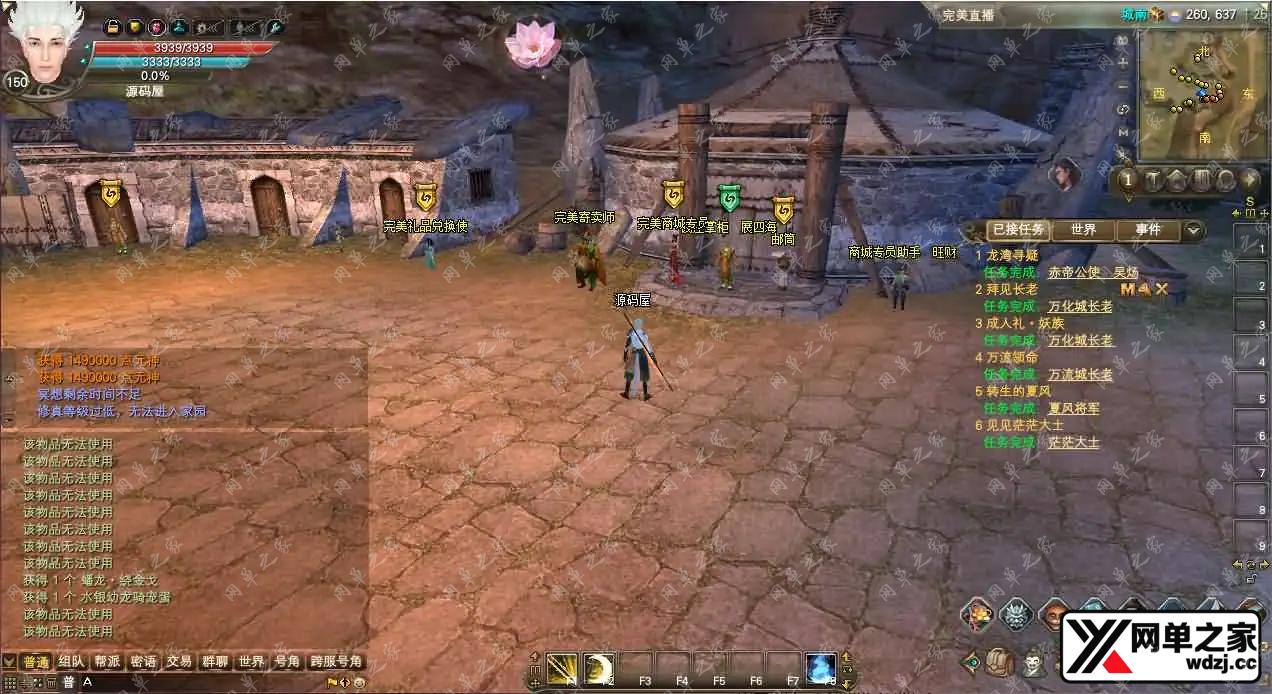Select the 组队 team chat channel

[71, 662]
